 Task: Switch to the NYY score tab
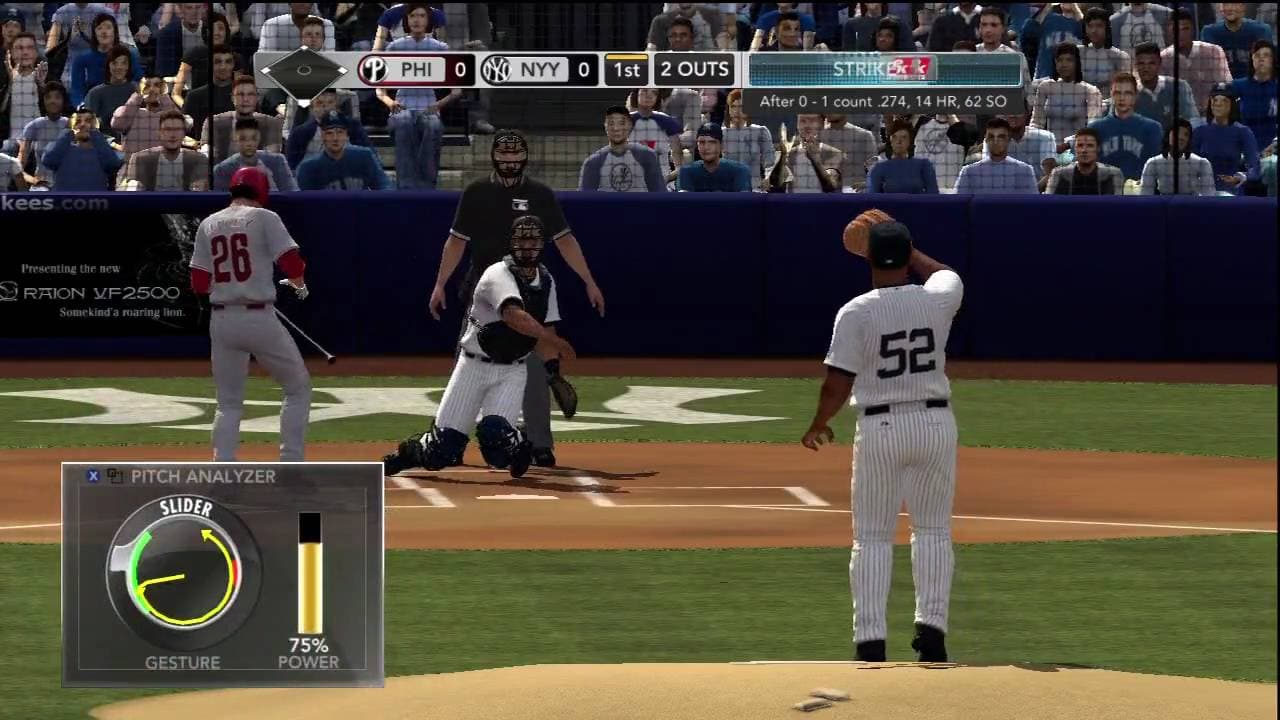(545, 70)
